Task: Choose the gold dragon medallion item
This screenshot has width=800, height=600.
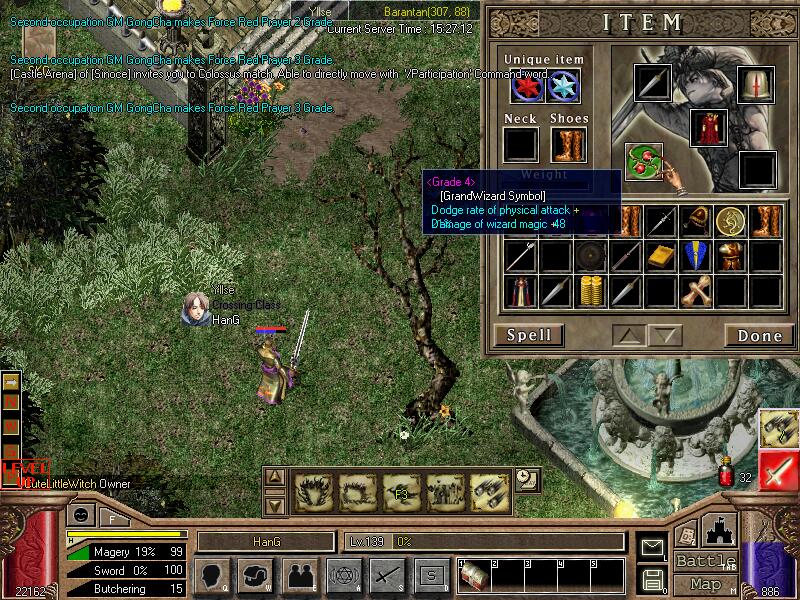Action: 731,221
